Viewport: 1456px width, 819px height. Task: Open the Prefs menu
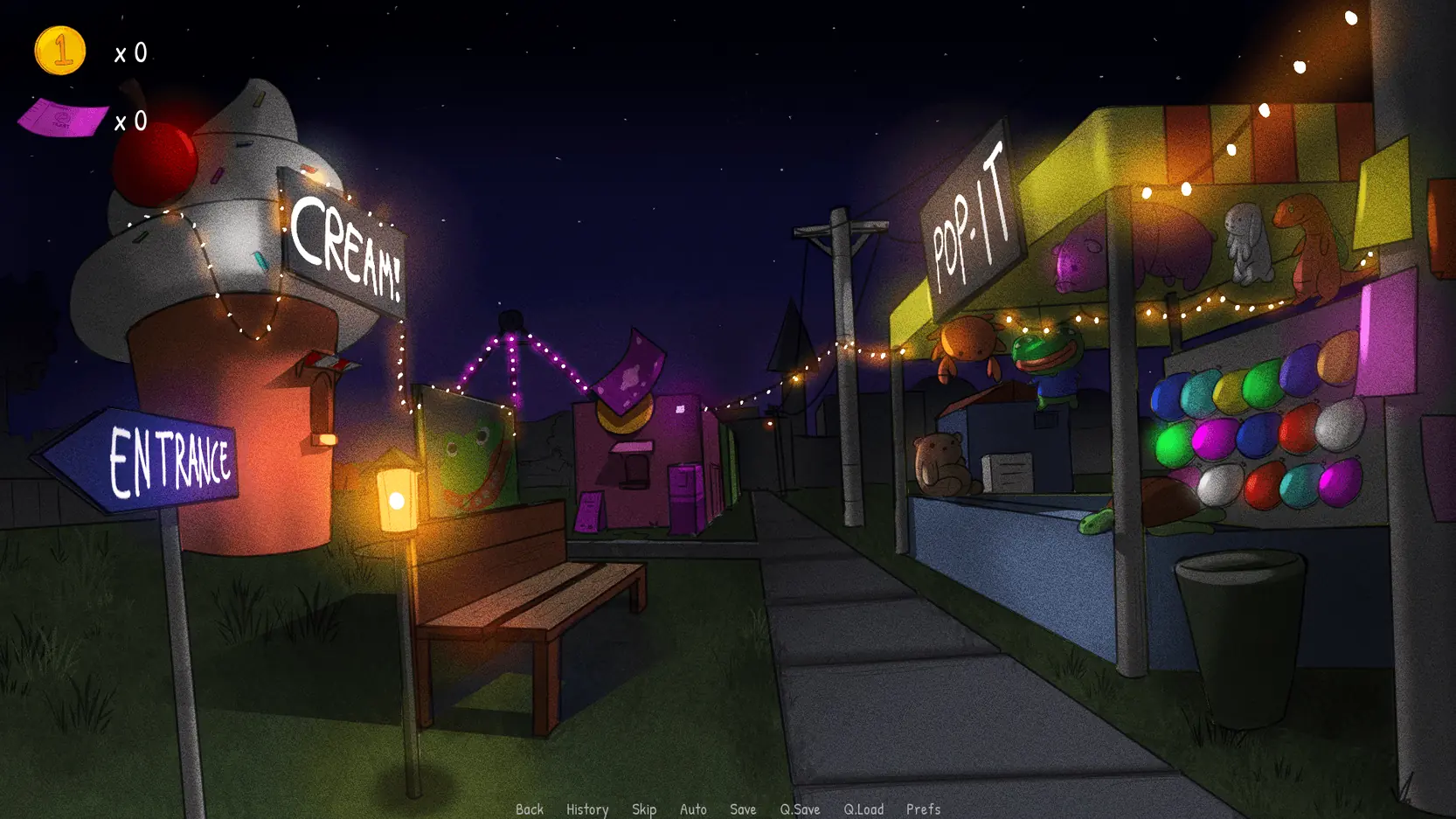[923, 809]
